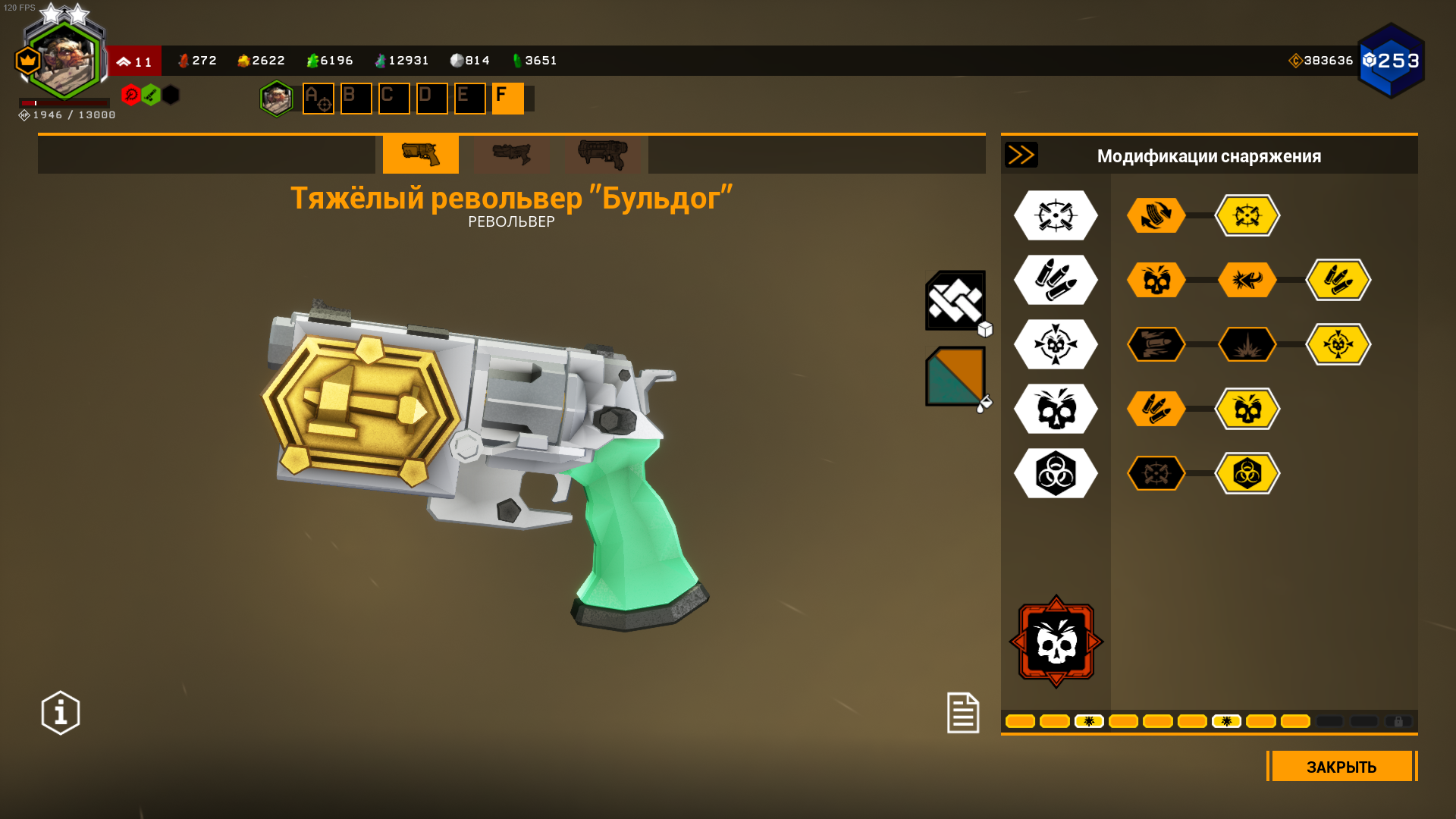Image resolution: width=1456 pixels, height=819 pixels.
Task: Open the red skull overclock slot
Action: pos(1056,642)
